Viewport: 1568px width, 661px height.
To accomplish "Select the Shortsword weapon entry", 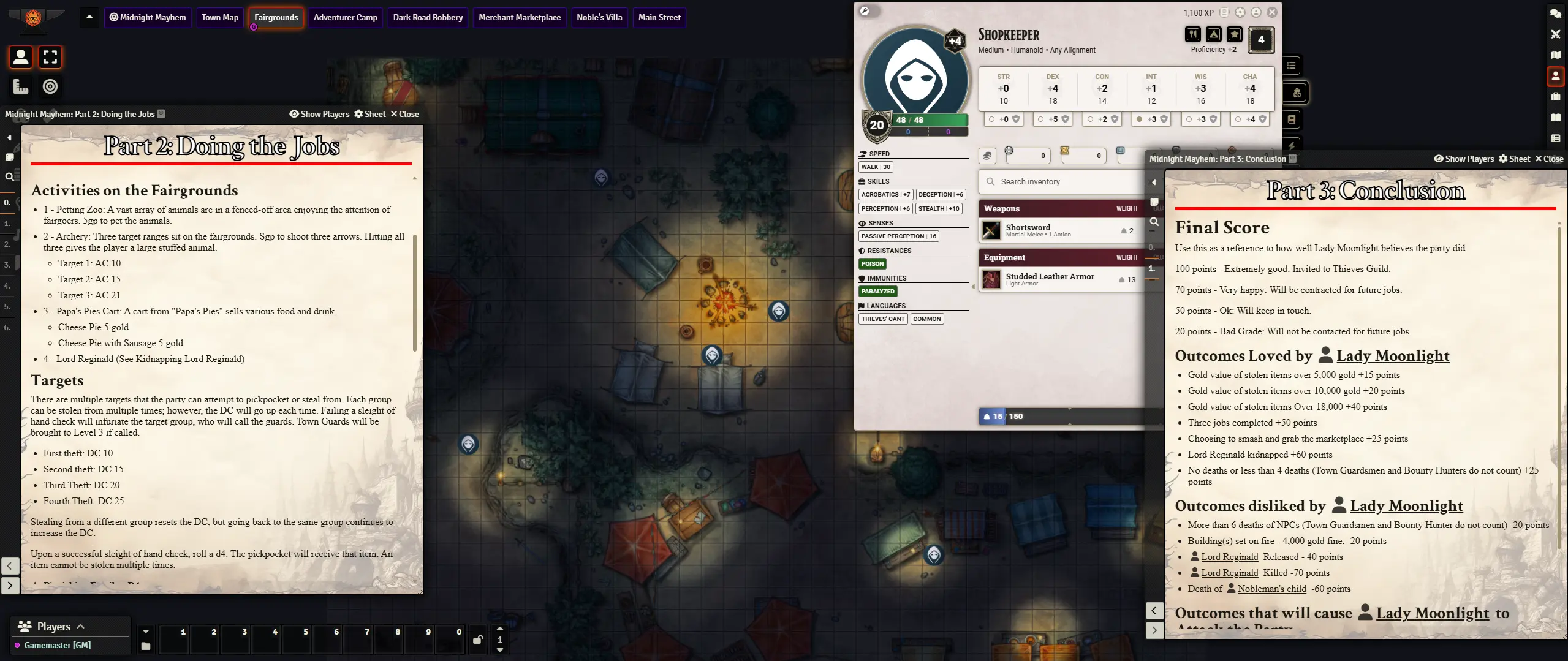I will click(1028, 230).
